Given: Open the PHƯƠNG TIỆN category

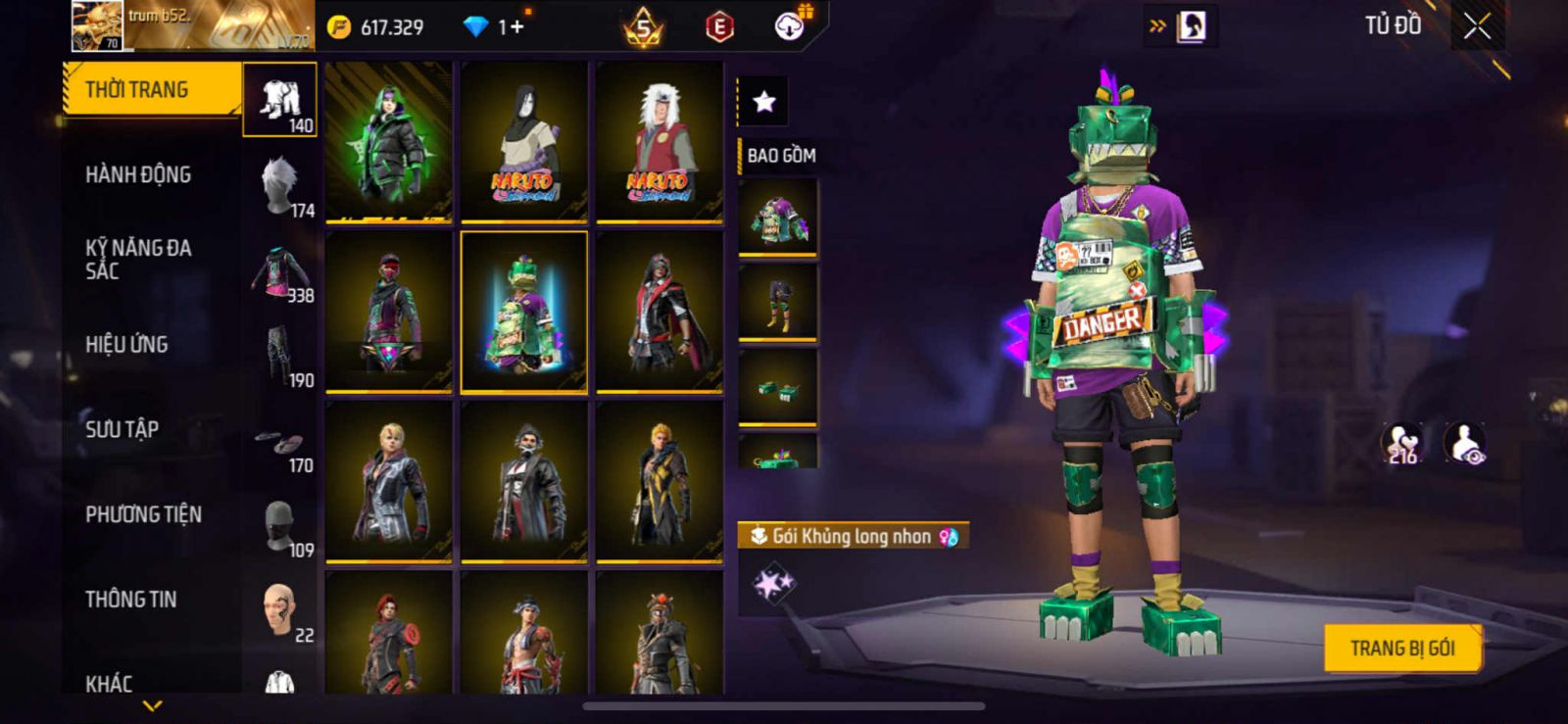Looking at the screenshot, I should click(143, 514).
